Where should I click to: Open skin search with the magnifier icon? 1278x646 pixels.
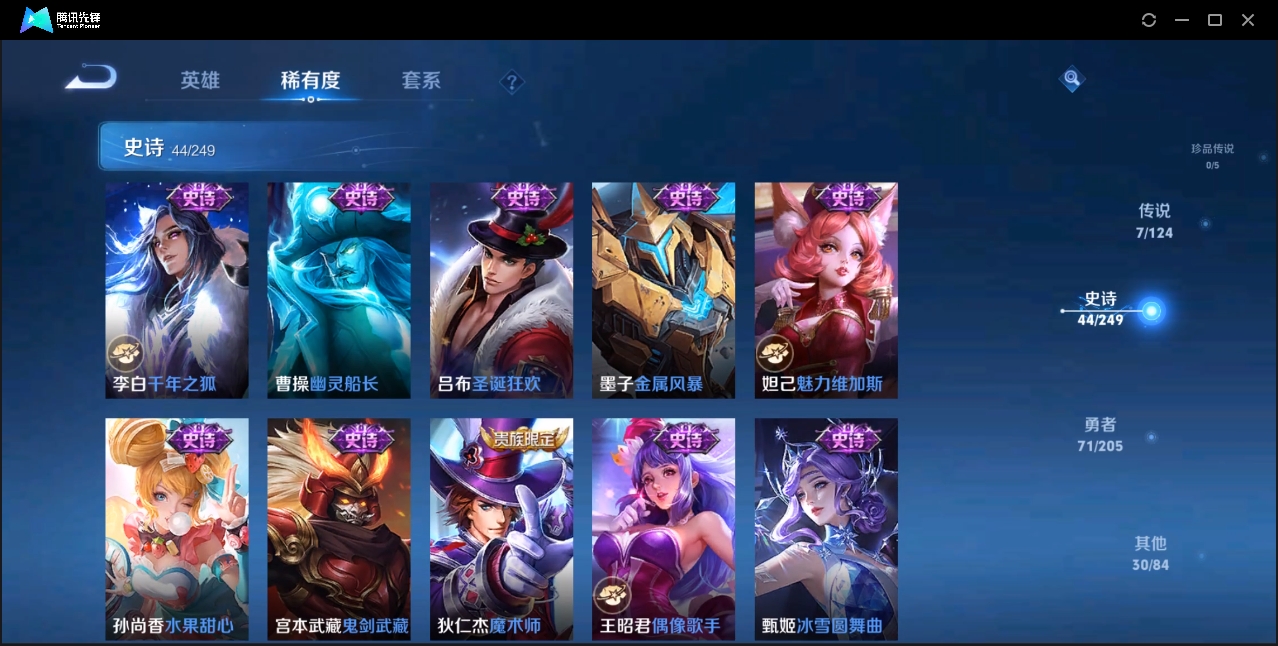[1071, 78]
